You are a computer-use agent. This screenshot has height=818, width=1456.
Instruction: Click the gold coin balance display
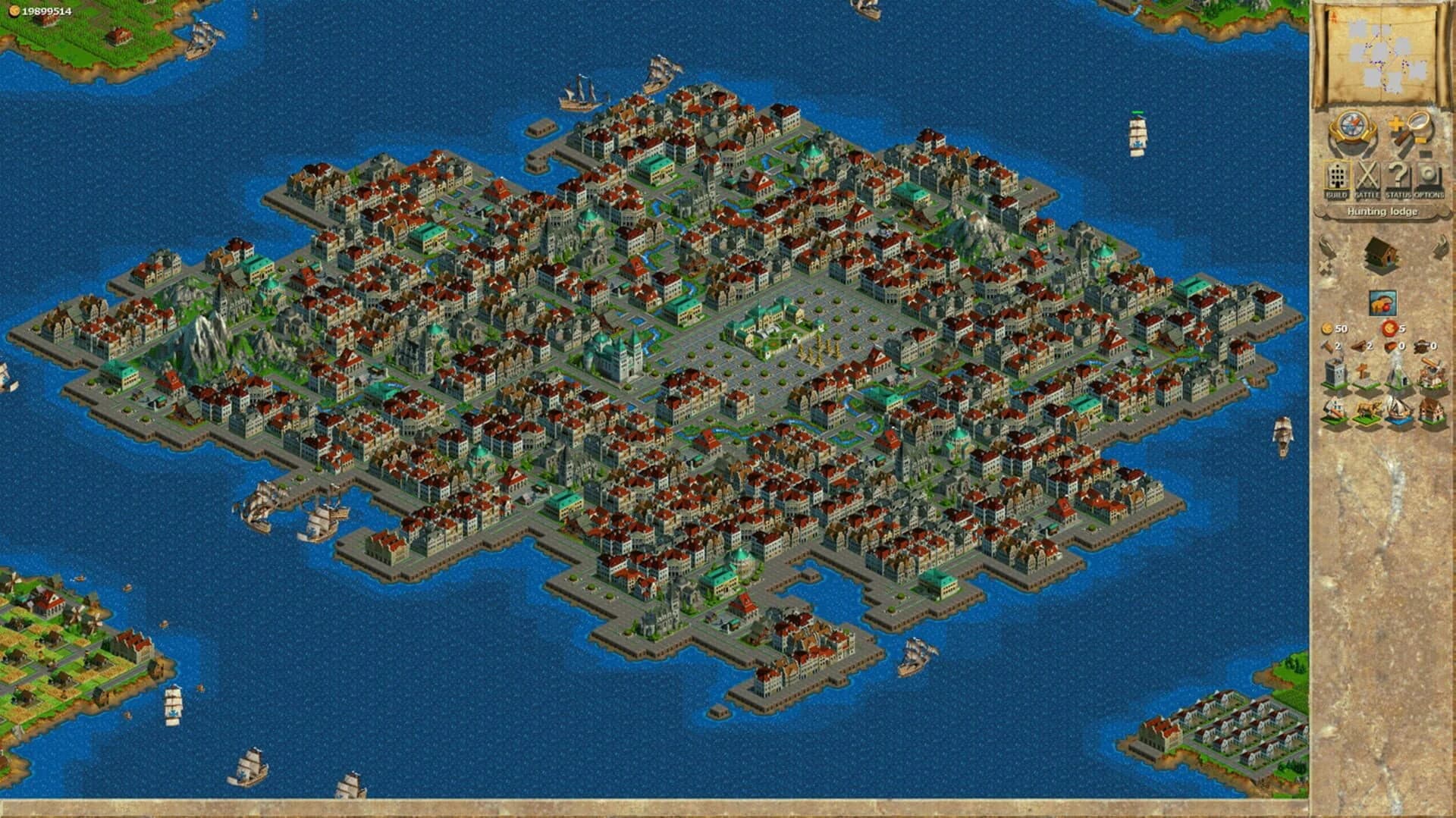45,9
